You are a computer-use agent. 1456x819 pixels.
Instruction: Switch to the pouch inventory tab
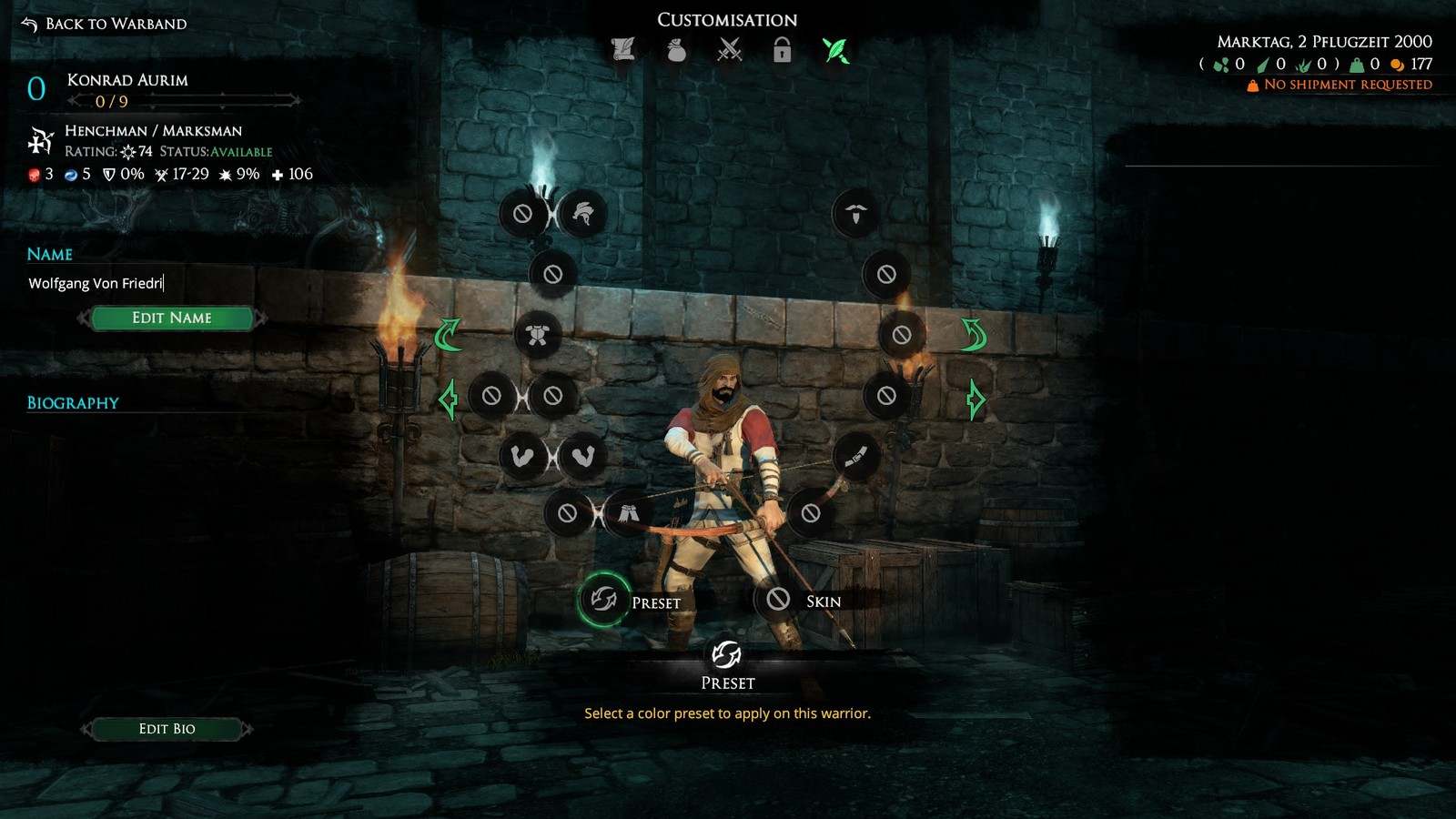(676, 50)
